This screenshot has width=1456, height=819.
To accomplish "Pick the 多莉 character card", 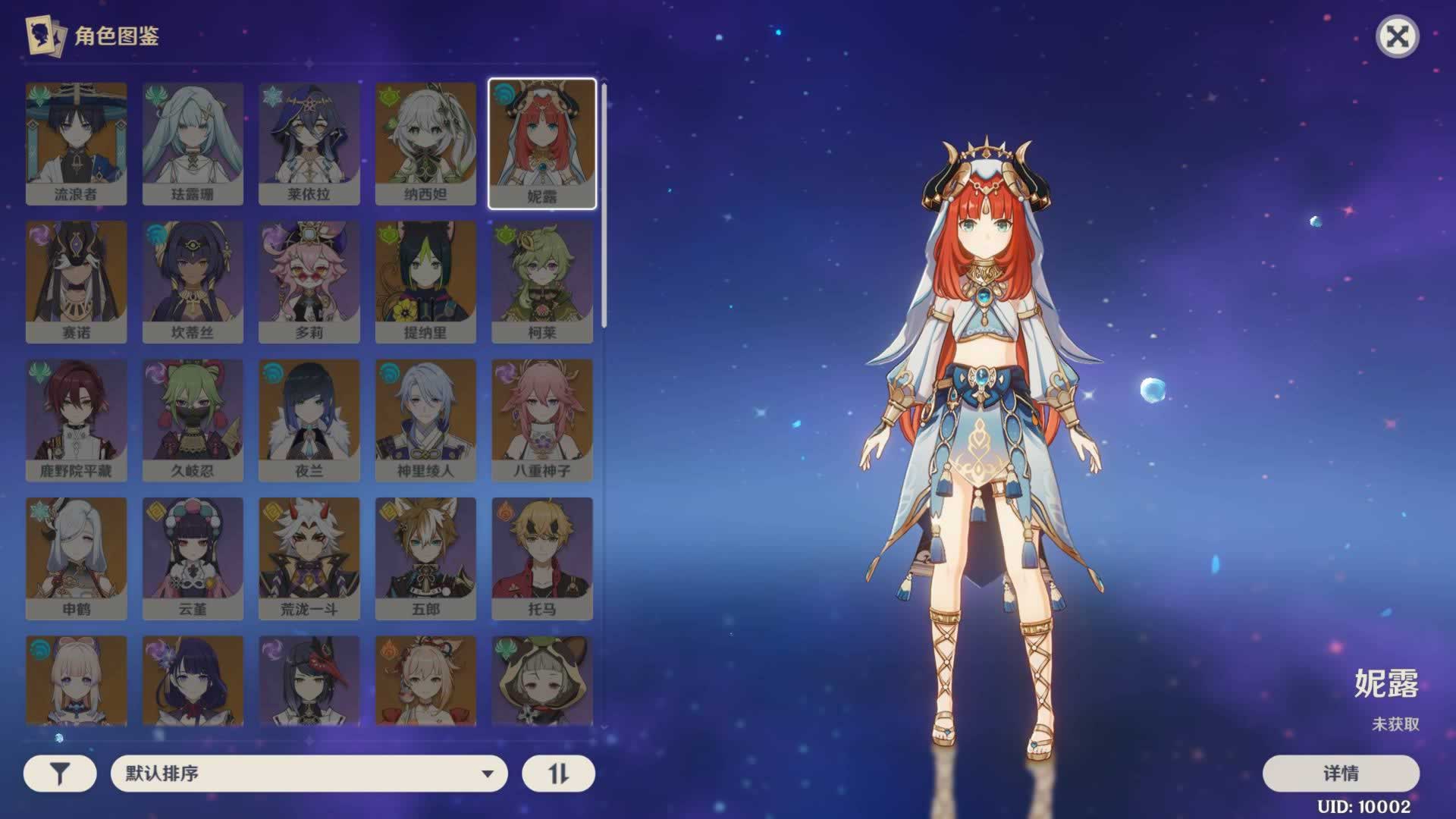I will point(309,281).
